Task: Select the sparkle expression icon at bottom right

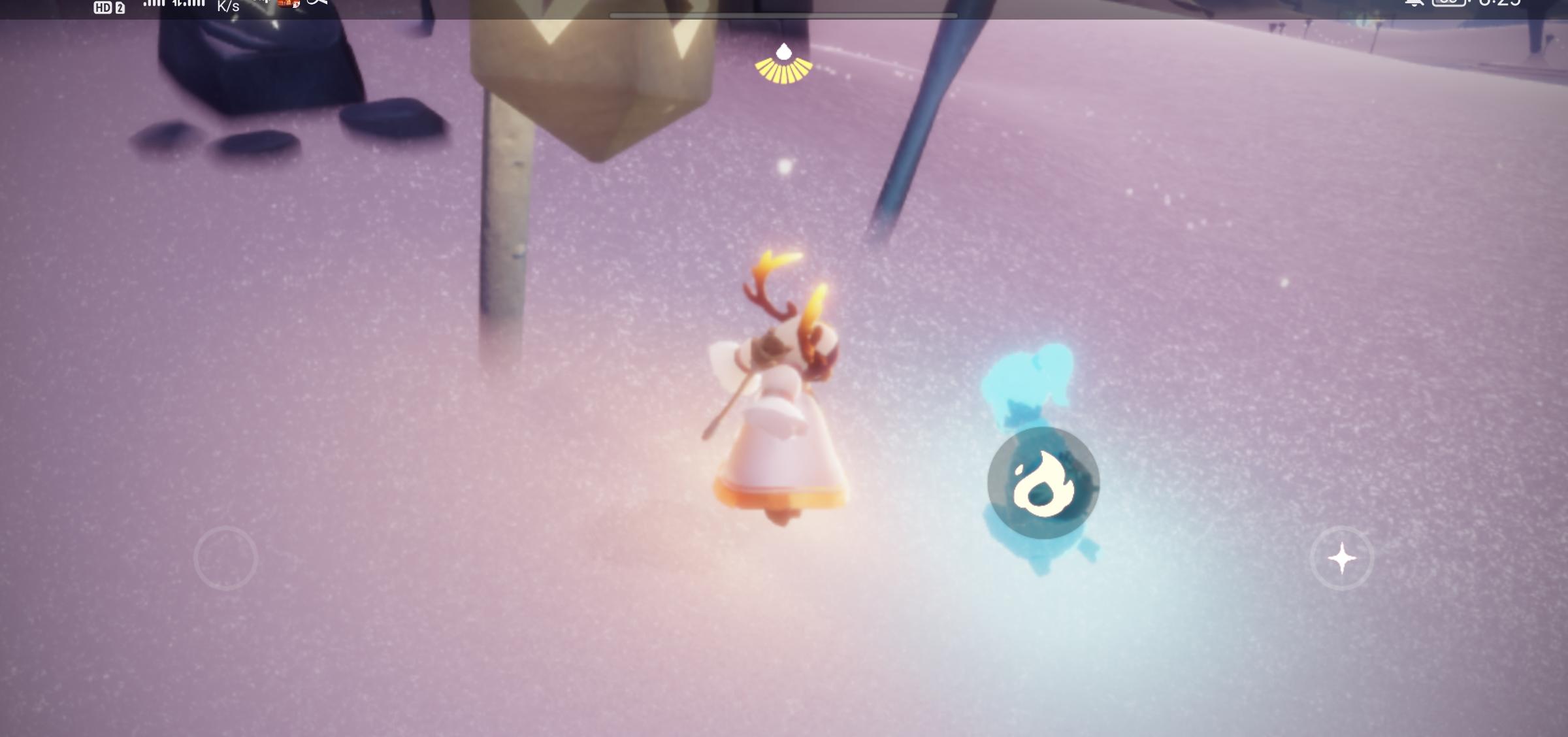Action: 1343,558
